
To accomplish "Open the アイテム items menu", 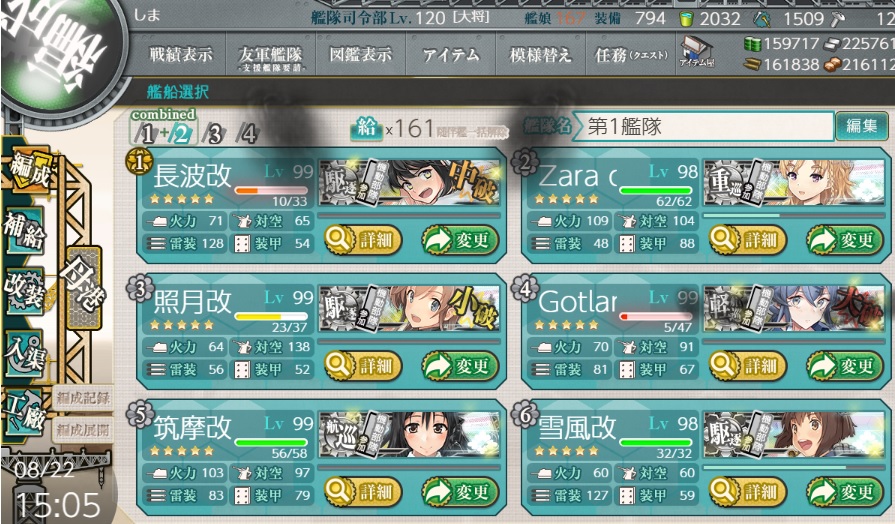I will pyautogui.click(x=451, y=56).
